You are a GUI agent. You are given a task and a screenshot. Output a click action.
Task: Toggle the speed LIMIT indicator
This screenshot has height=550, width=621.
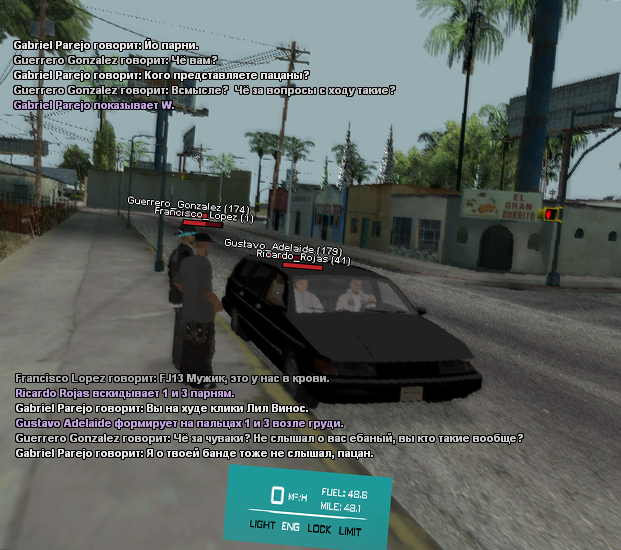350,529
